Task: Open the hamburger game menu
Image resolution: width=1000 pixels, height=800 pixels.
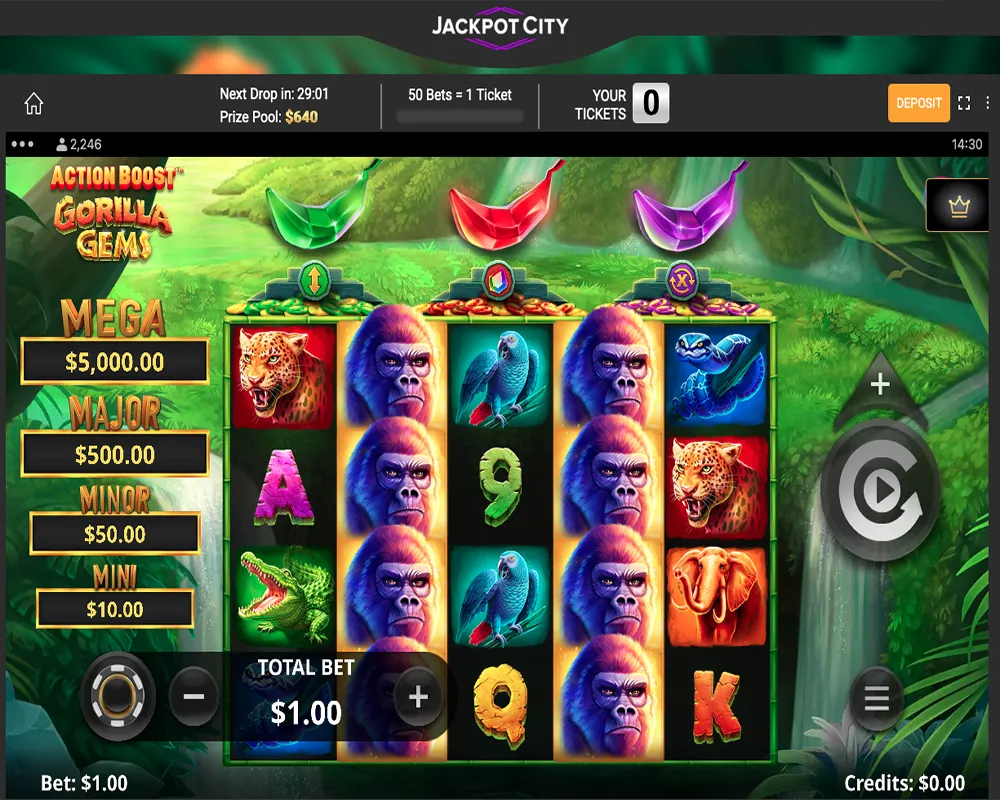Action: [x=876, y=698]
